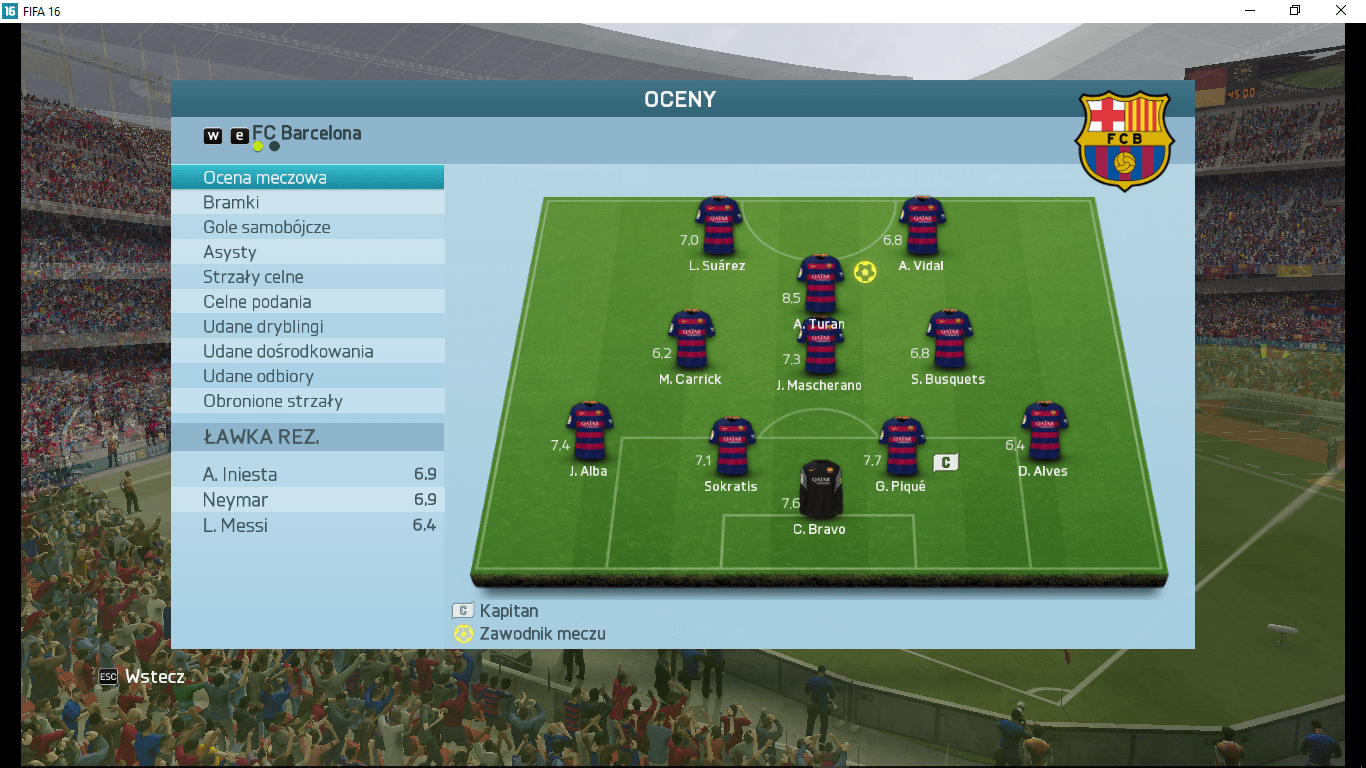Viewport: 1366px width, 768px height.
Task: View Udane dryblingi stats
Action: 307,327
